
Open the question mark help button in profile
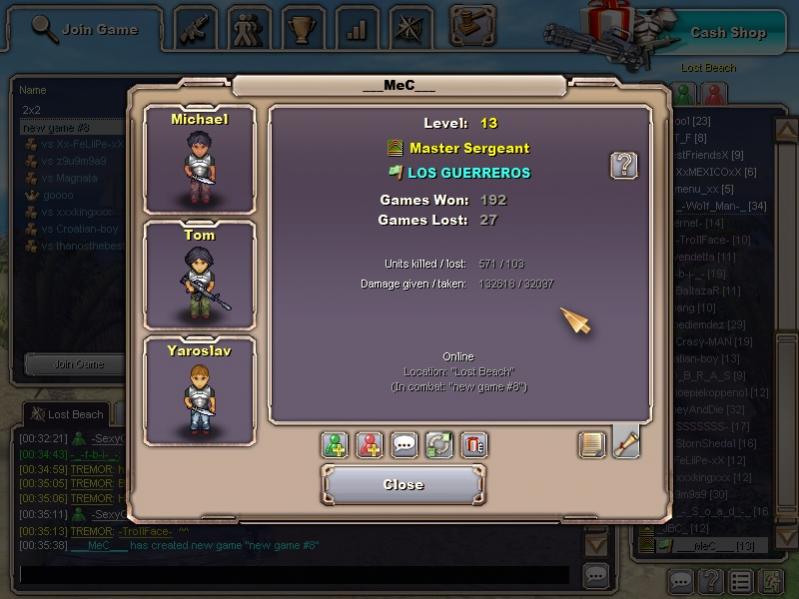(x=623, y=165)
